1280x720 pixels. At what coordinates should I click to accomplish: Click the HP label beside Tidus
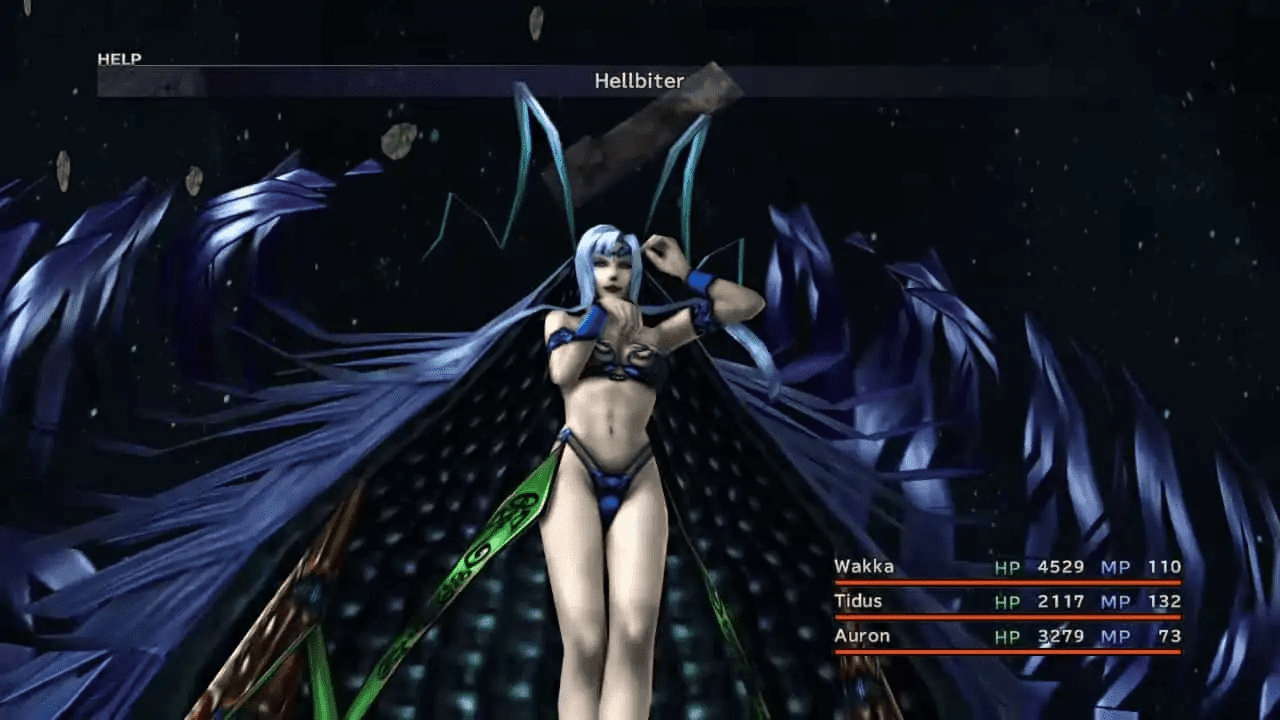(1007, 601)
